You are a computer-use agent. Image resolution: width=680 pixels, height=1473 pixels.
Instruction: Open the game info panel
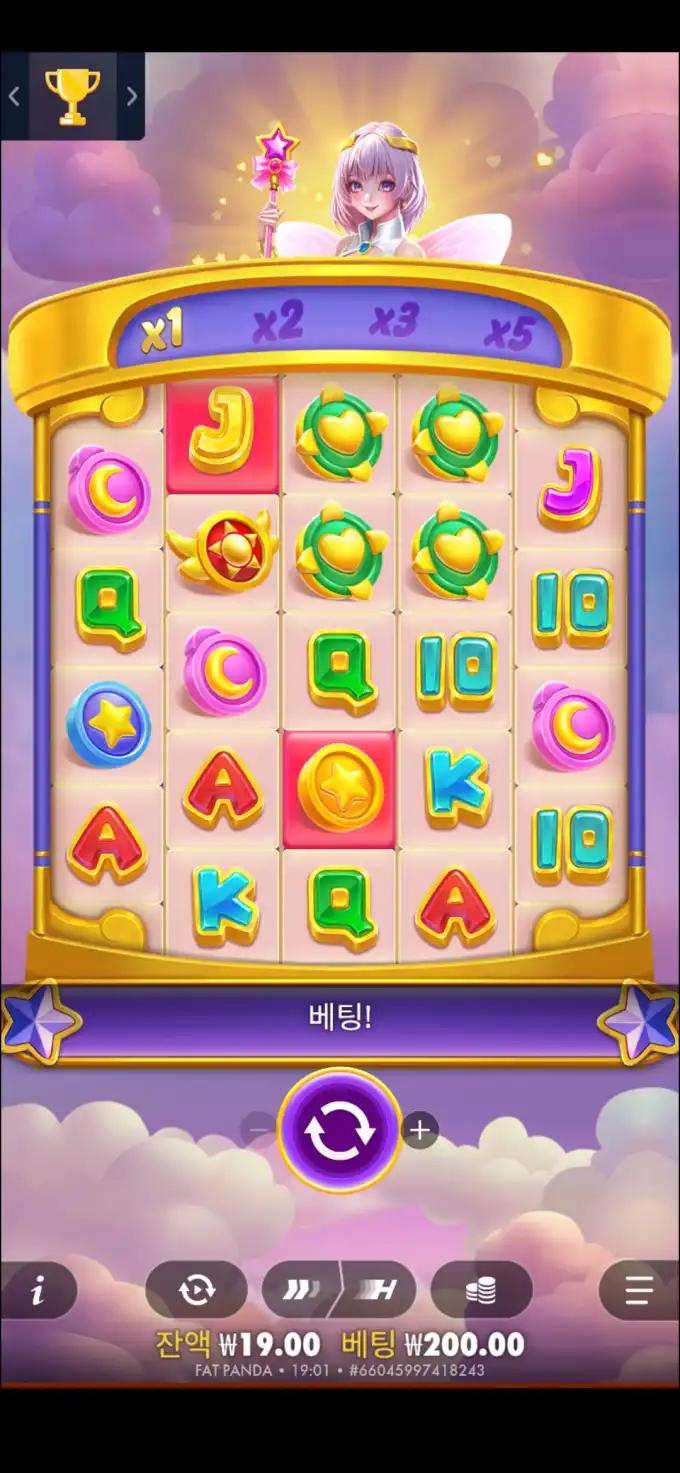point(38,1291)
